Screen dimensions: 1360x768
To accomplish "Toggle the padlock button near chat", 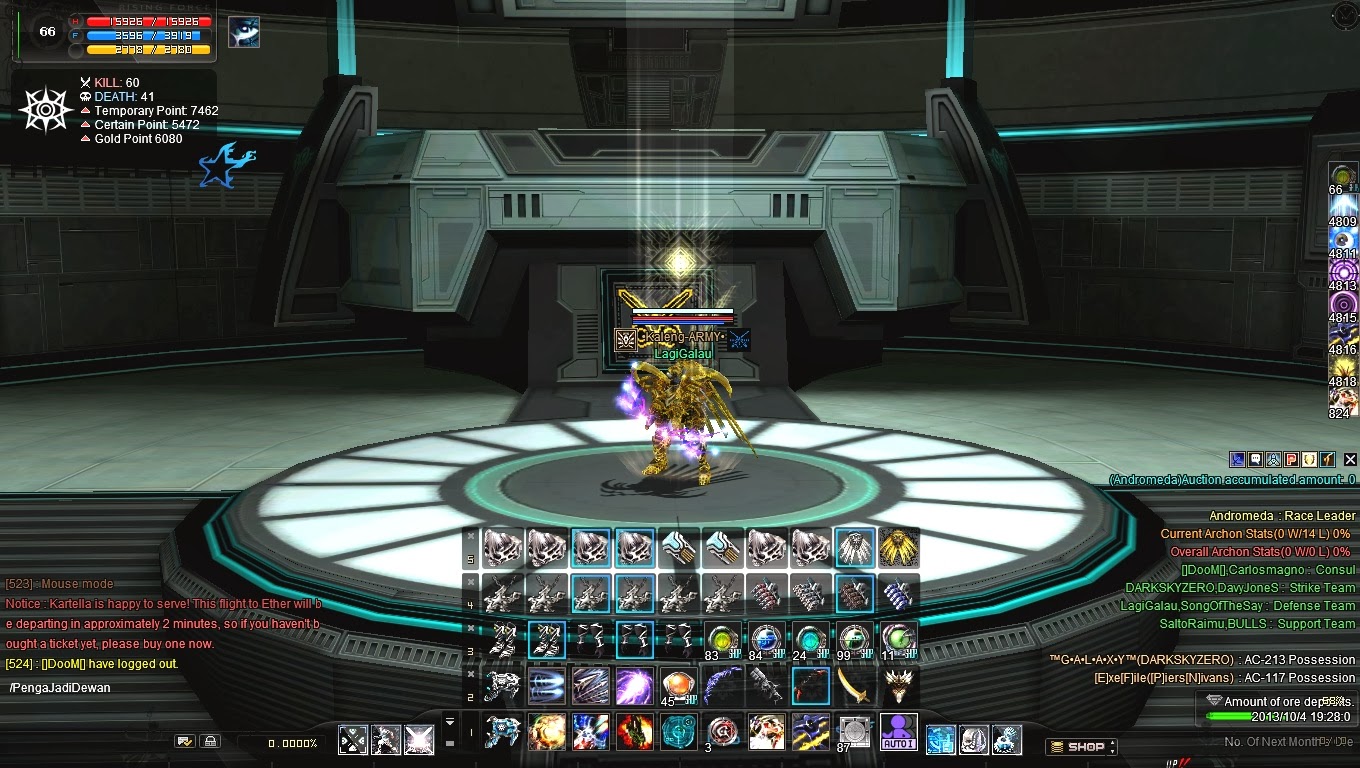I will point(209,741).
